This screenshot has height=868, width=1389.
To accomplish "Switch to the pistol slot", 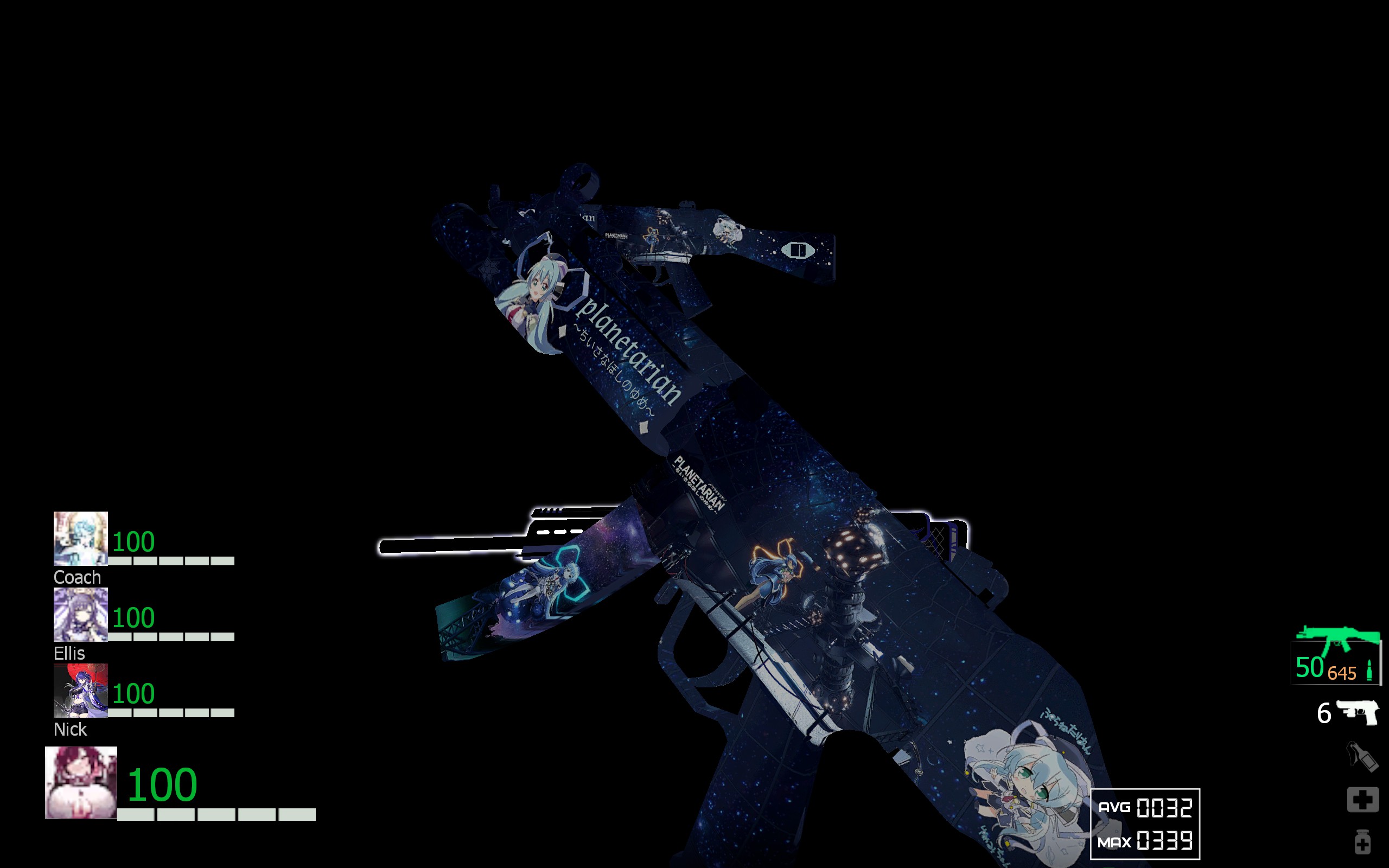I will click(1358, 712).
